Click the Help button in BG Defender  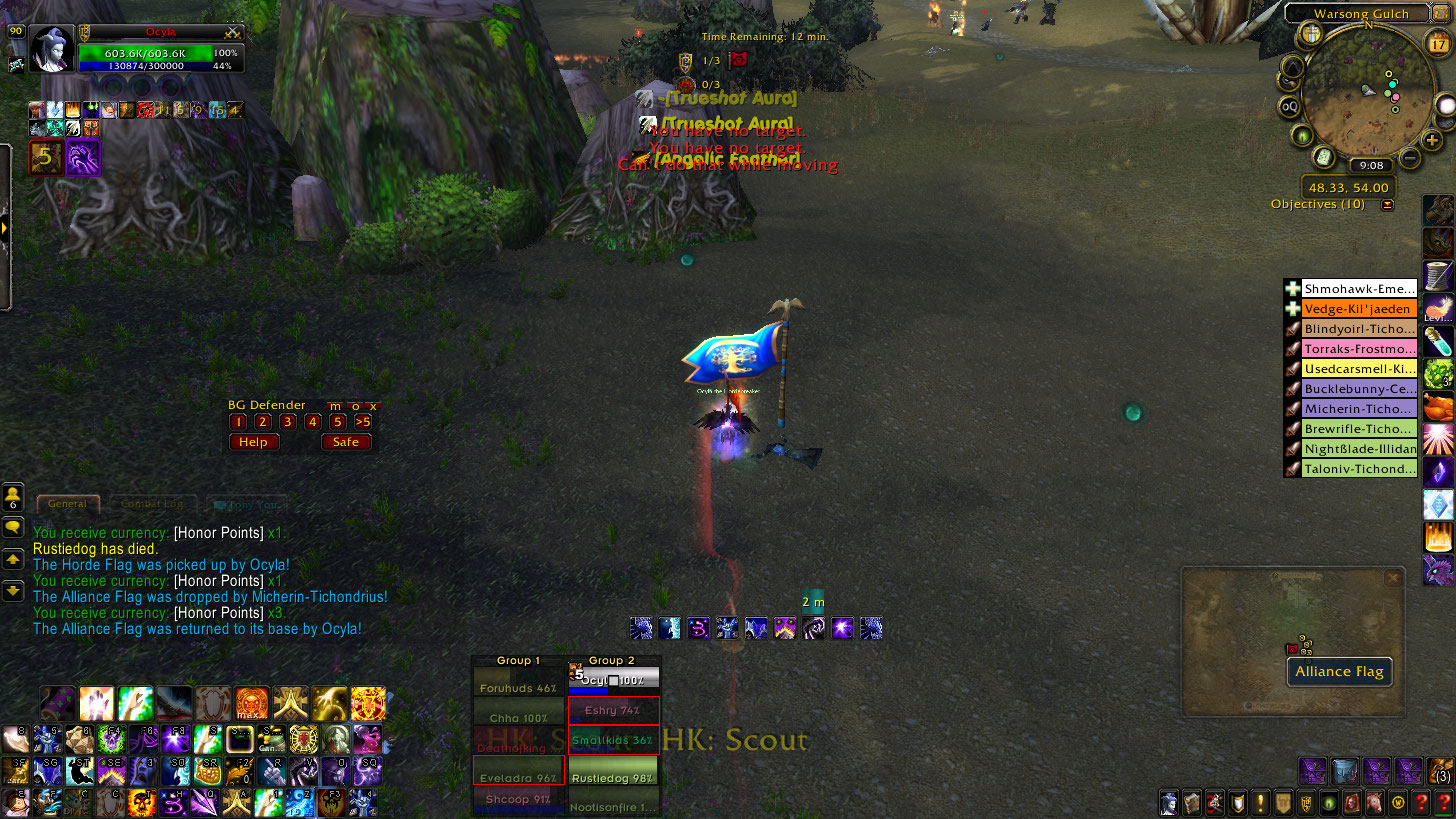pos(253,442)
